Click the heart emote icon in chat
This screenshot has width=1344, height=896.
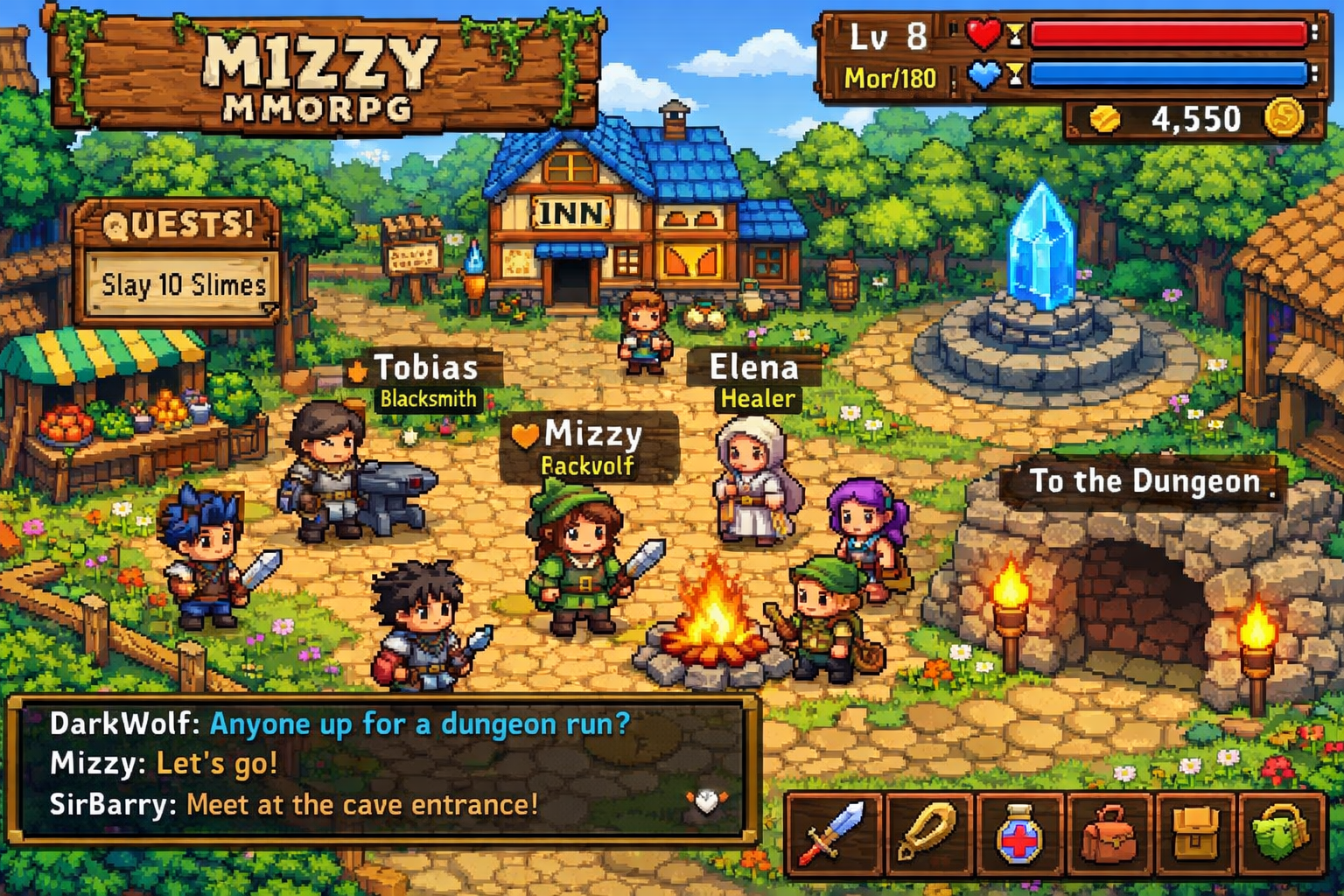coord(706,801)
